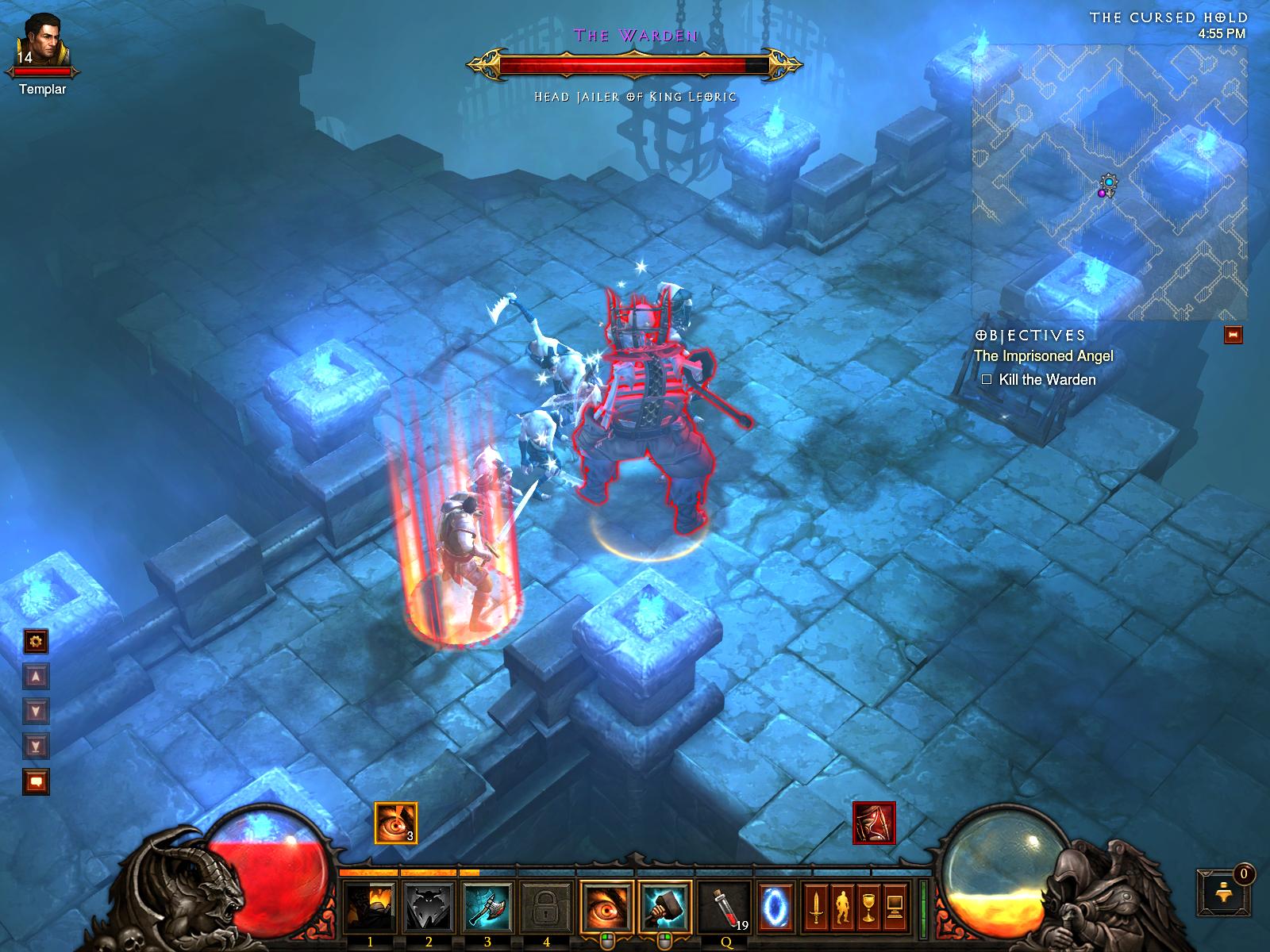Image resolution: width=1270 pixels, height=952 pixels.
Task: Collapse the objectives tracker with red toggle
Action: 1233,335
